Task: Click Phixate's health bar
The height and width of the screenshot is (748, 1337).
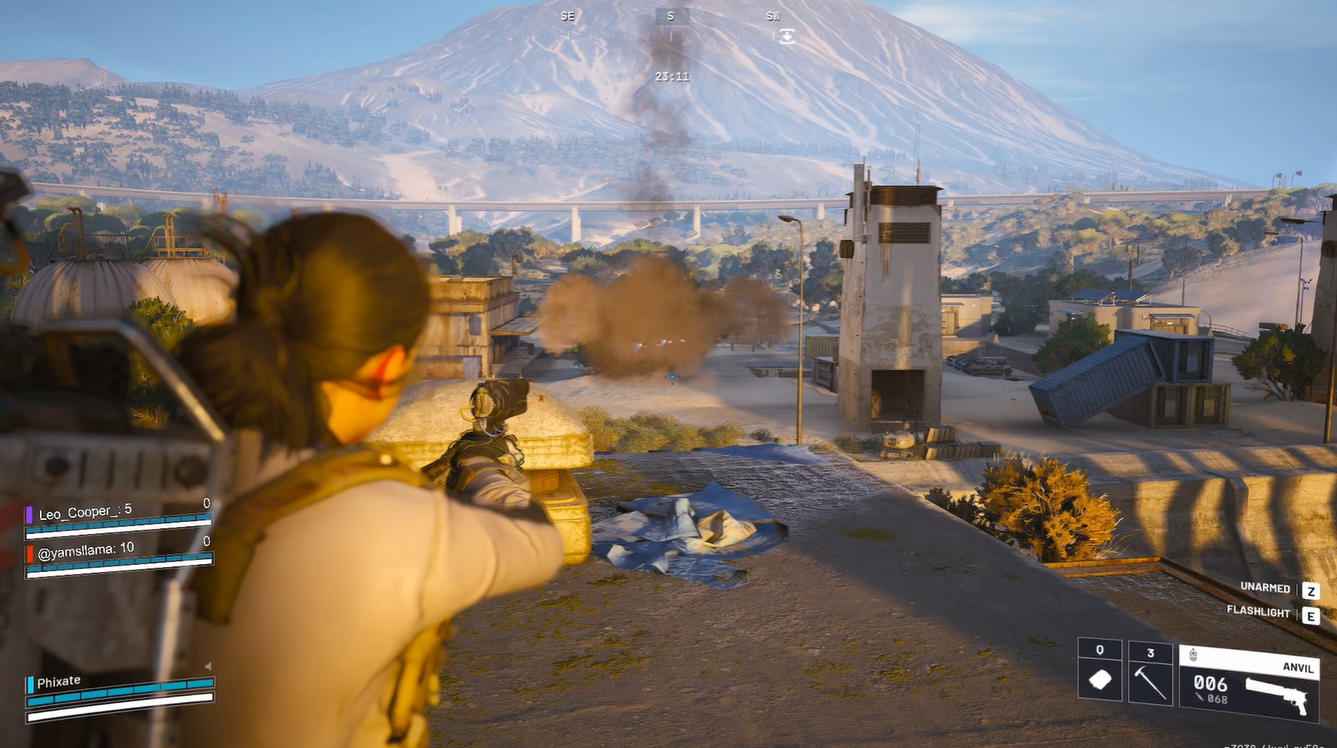Action: coord(120,697)
